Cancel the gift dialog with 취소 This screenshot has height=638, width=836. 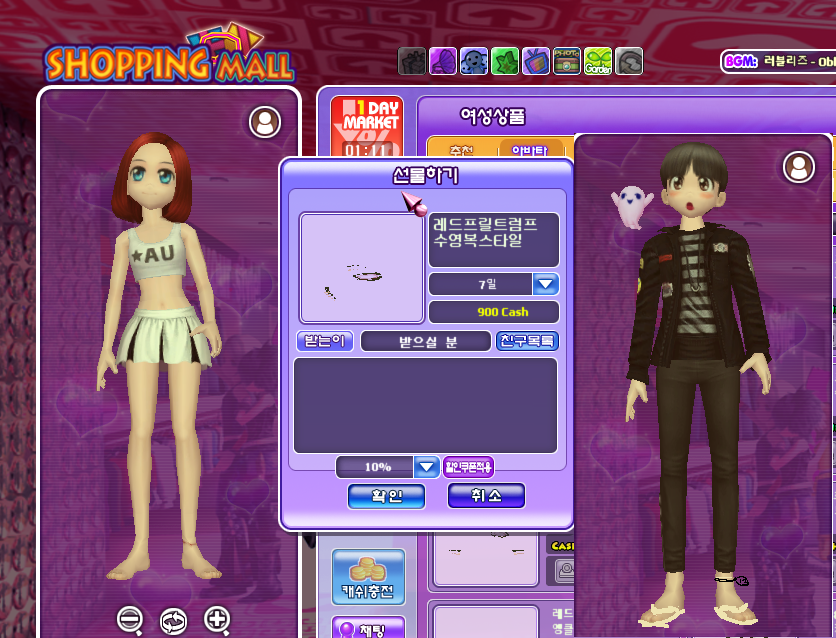coord(486,496)
